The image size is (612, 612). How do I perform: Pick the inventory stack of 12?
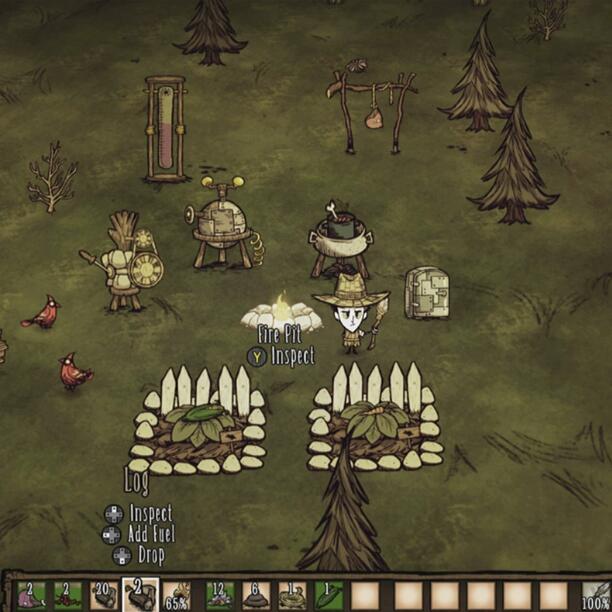(x=217, y=595)
